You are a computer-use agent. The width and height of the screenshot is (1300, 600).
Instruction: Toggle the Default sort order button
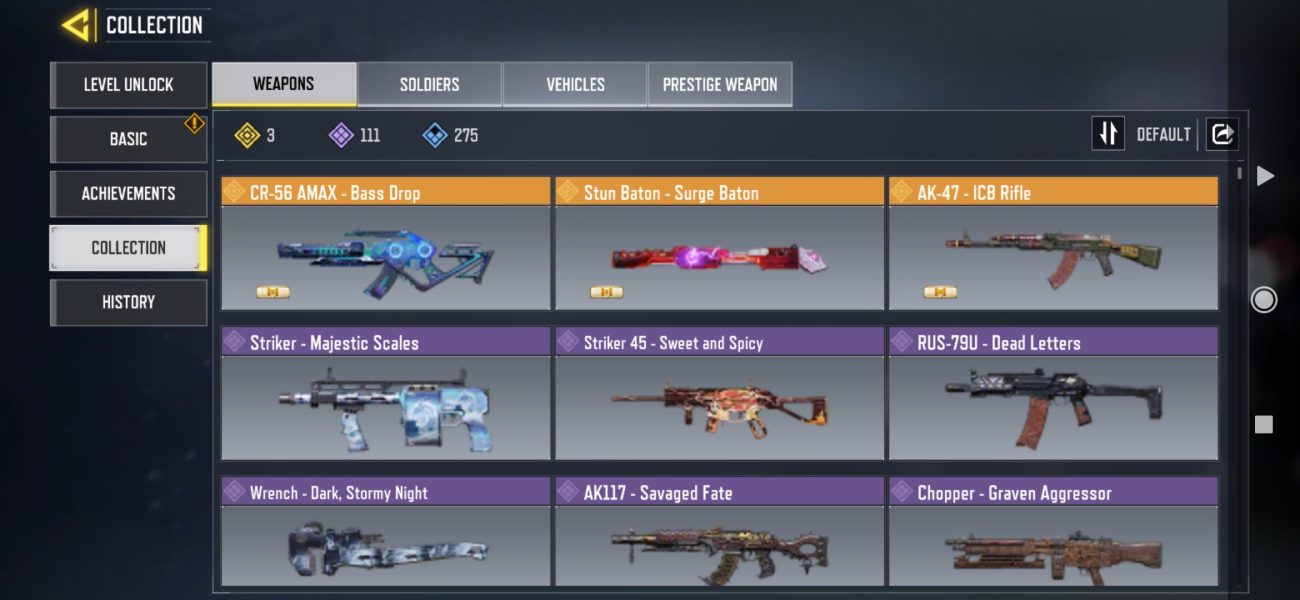click(x=1108, y=134)
